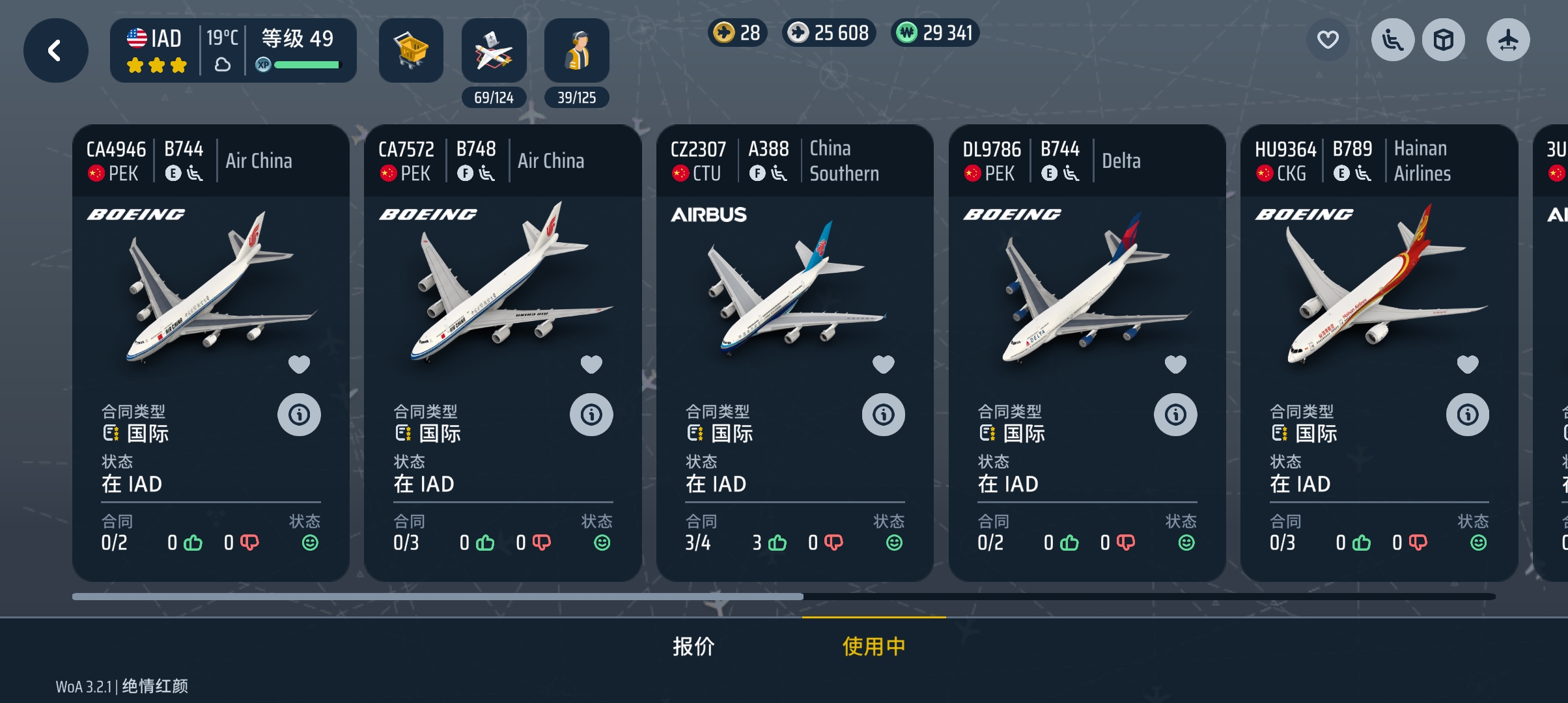This screenshot has height=703, width=1568.
Task: Show info for Air China CA4946
Action: tap(299, 415)
